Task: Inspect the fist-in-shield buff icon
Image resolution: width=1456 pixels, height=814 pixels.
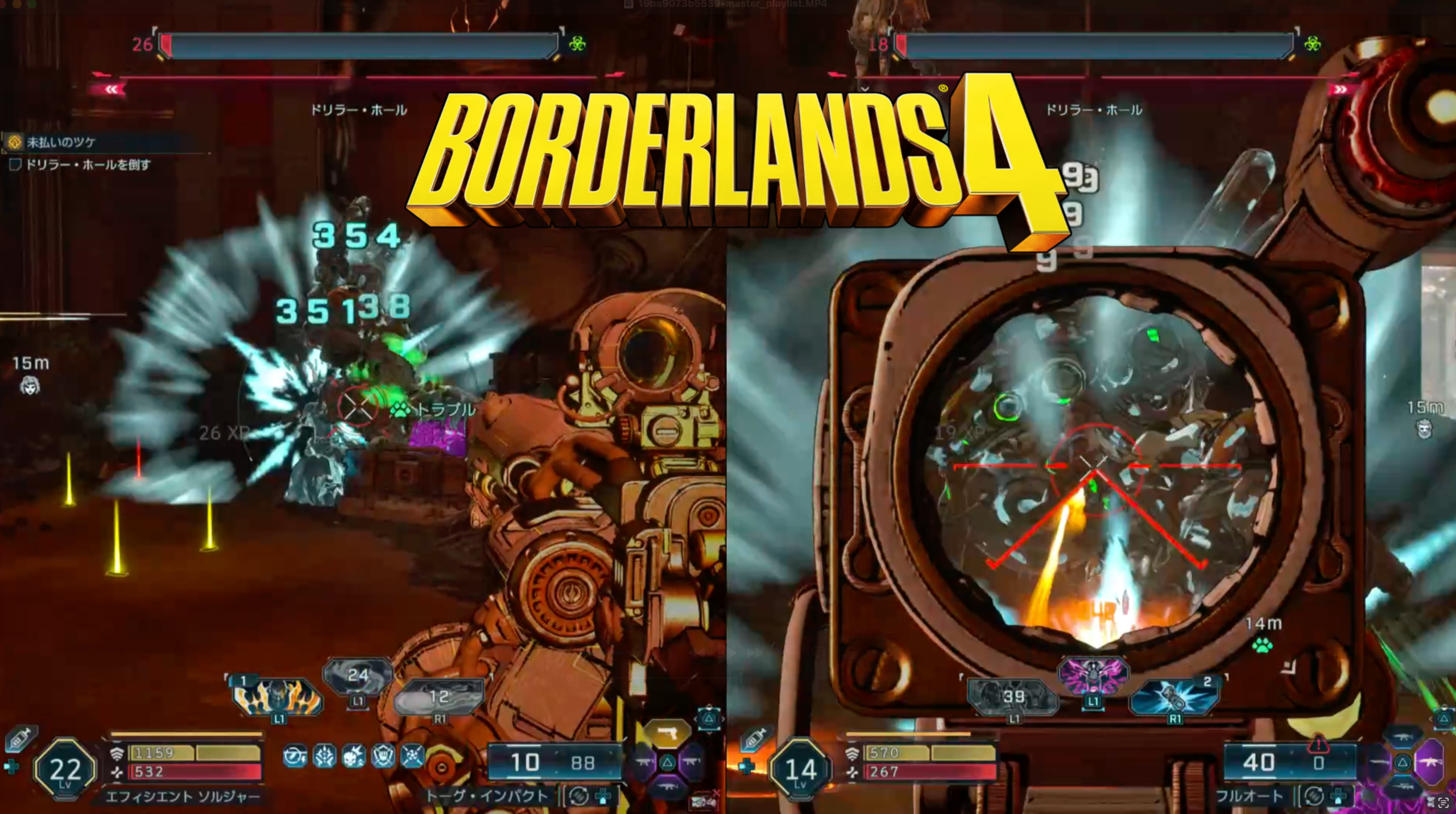Action: 383,757
